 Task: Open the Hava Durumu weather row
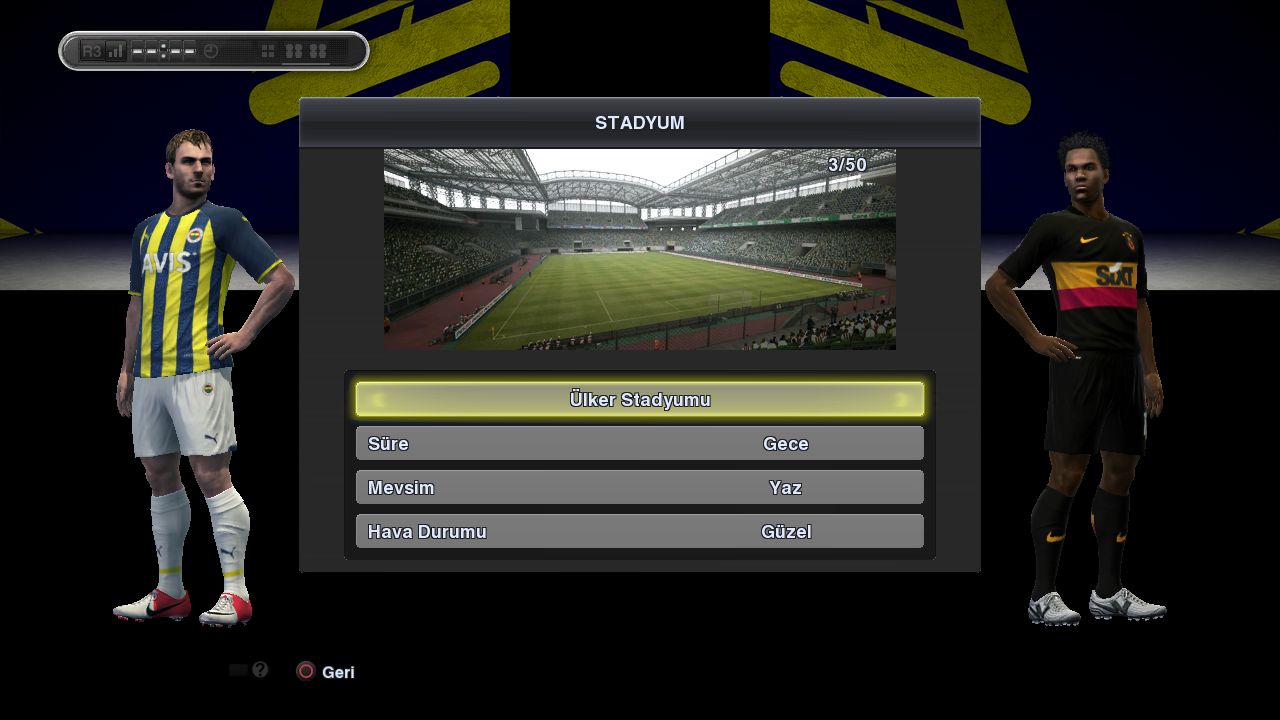[x=640, y=532]
